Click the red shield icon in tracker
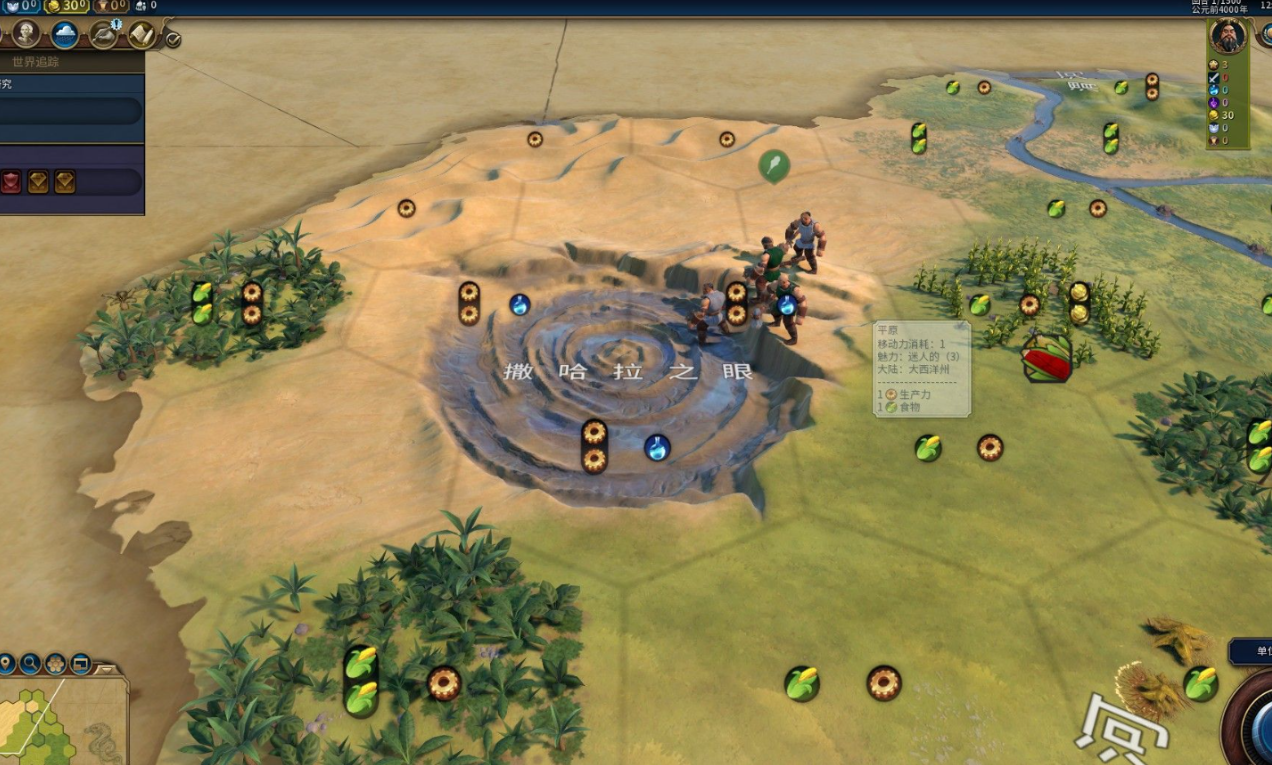 pyautogui.click(x=11, y=181)
